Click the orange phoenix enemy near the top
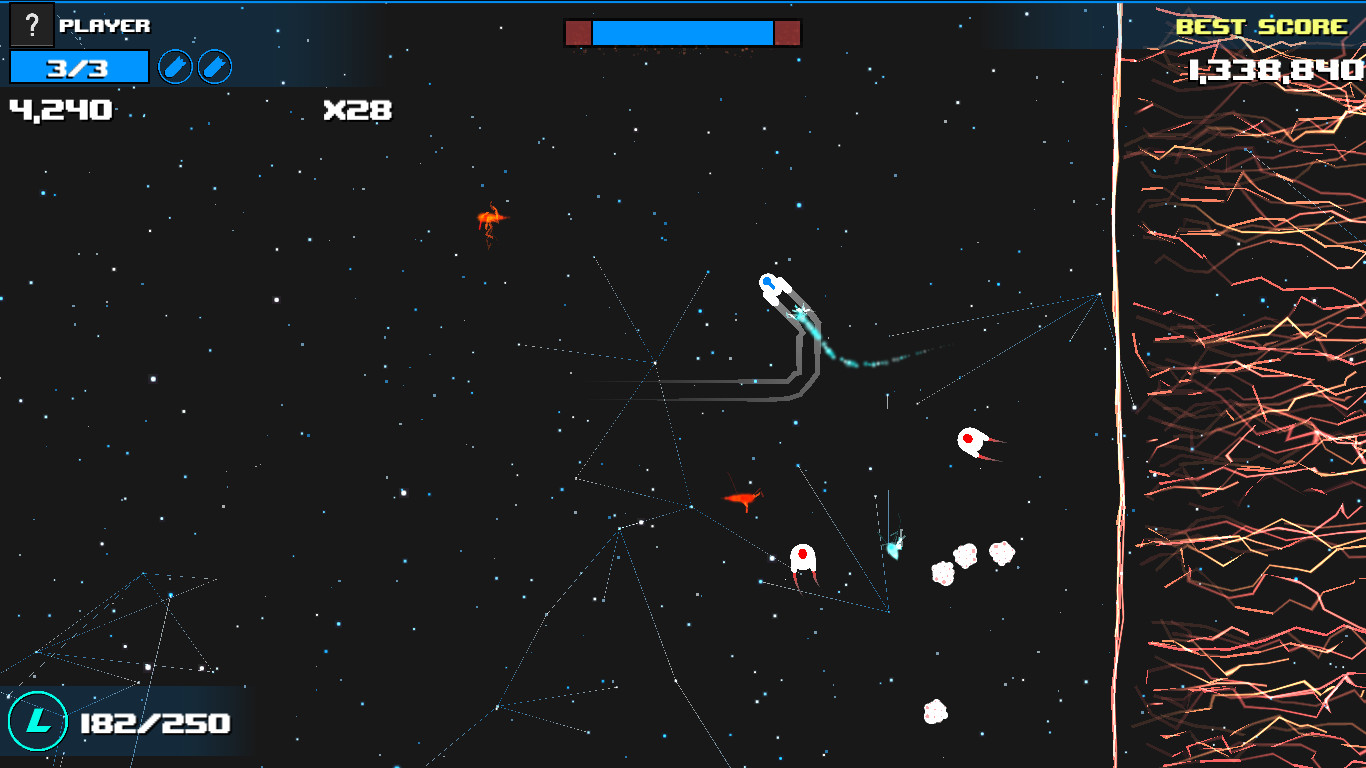The image size is (1366, 768). [x=491, y=218]
